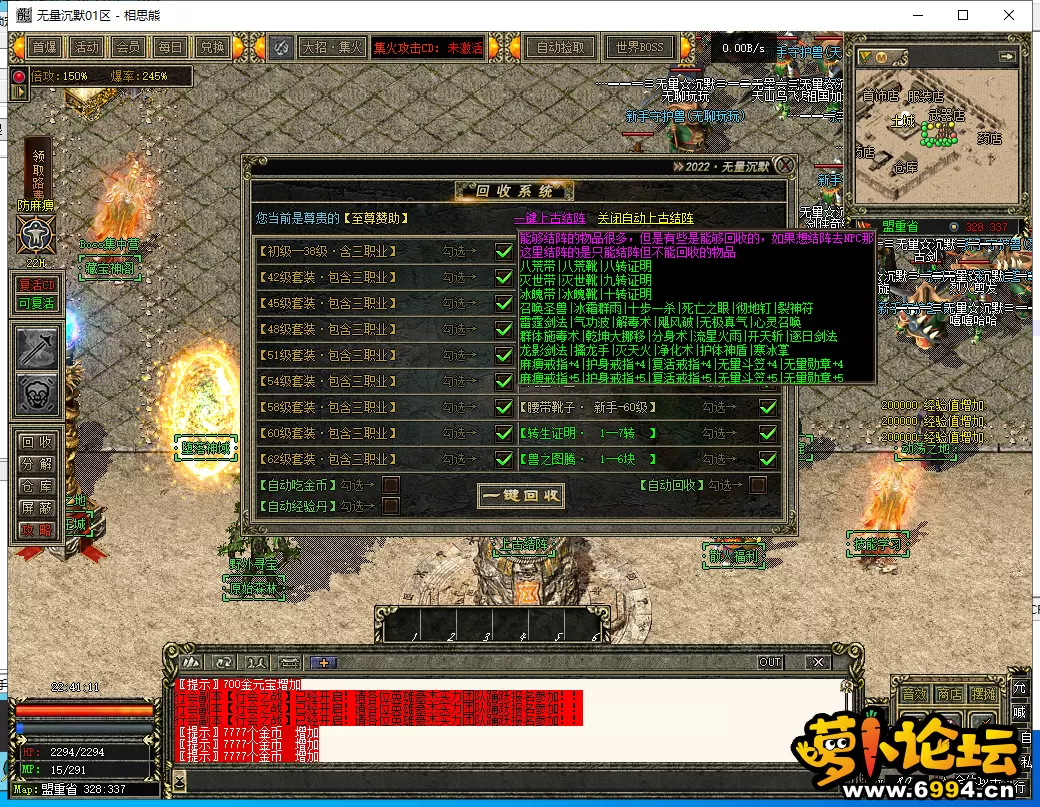Uncheck the 转生证明 1—7转 checkbox

(768, 433)
